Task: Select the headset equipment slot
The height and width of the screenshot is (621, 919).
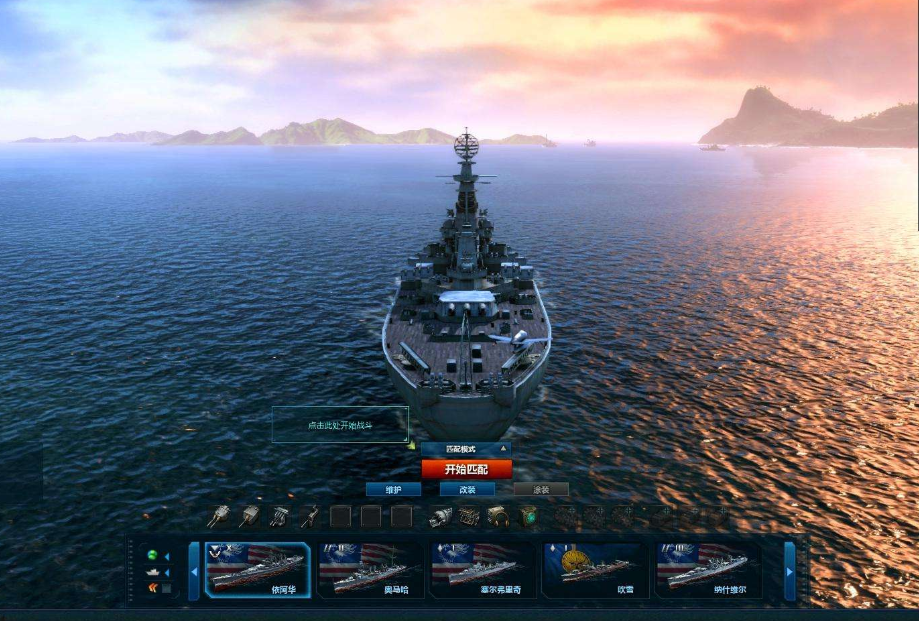Action: tap(498, 516)
